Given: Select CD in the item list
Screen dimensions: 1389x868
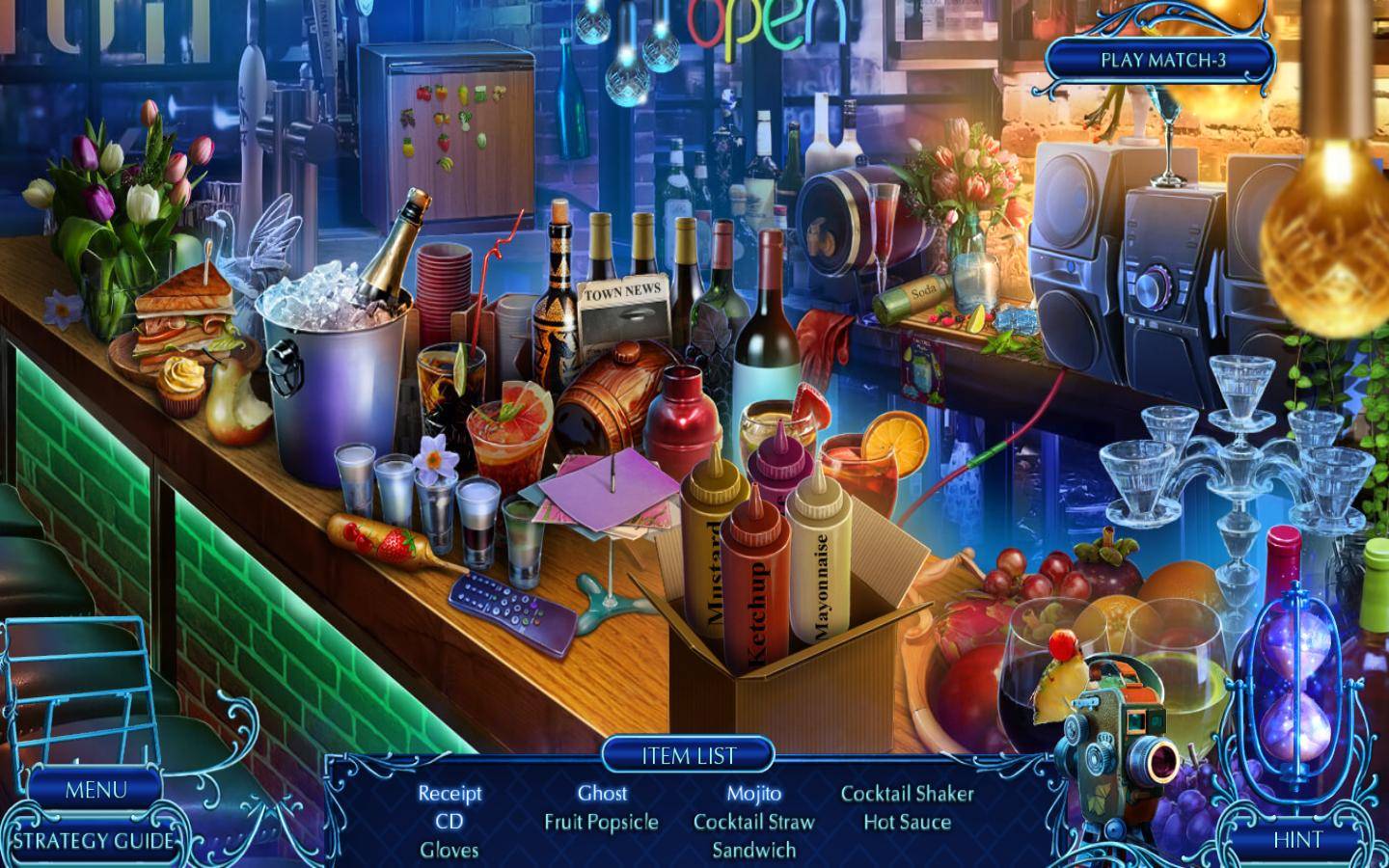Looking at the screenshot, I should (x=449, y=823).
